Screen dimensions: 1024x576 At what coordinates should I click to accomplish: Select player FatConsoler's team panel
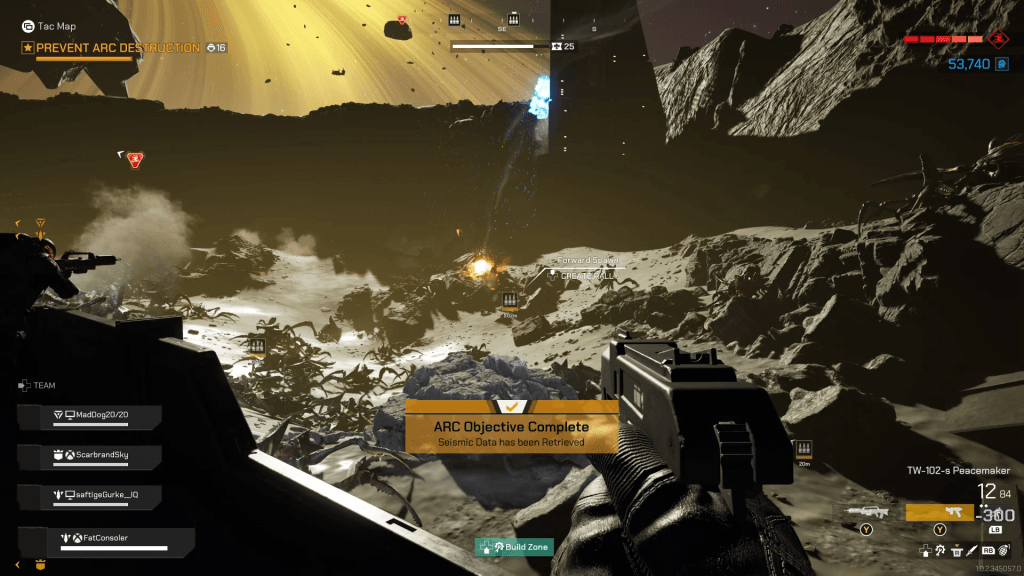107,540
